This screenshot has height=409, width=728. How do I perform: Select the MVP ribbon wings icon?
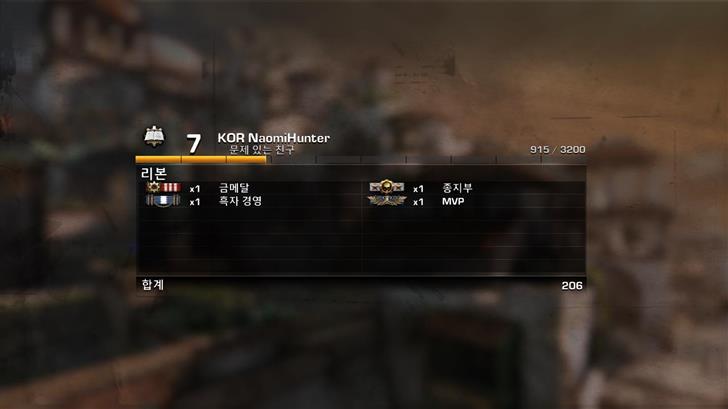point(385,201)
